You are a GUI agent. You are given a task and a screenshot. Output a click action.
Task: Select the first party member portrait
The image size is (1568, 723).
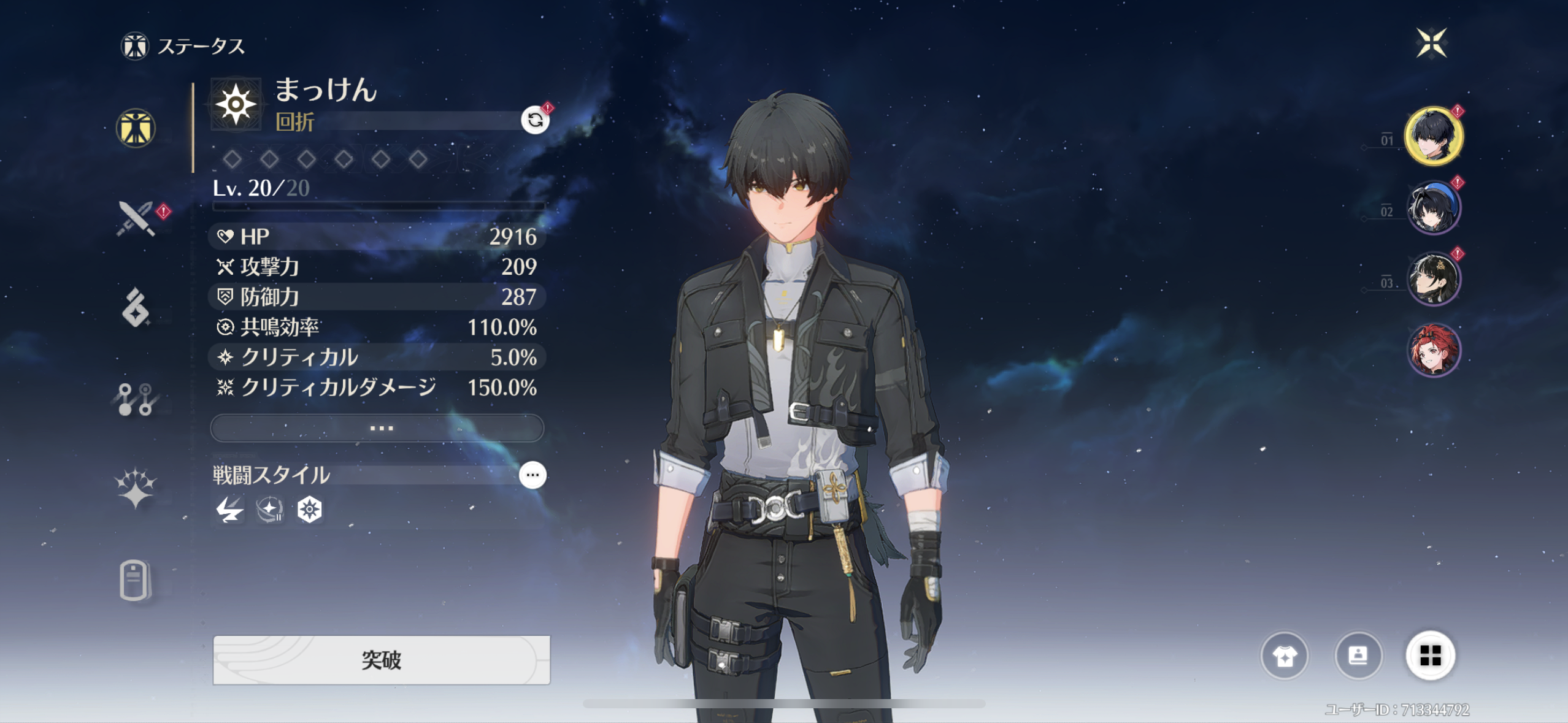click(1433, 136)
